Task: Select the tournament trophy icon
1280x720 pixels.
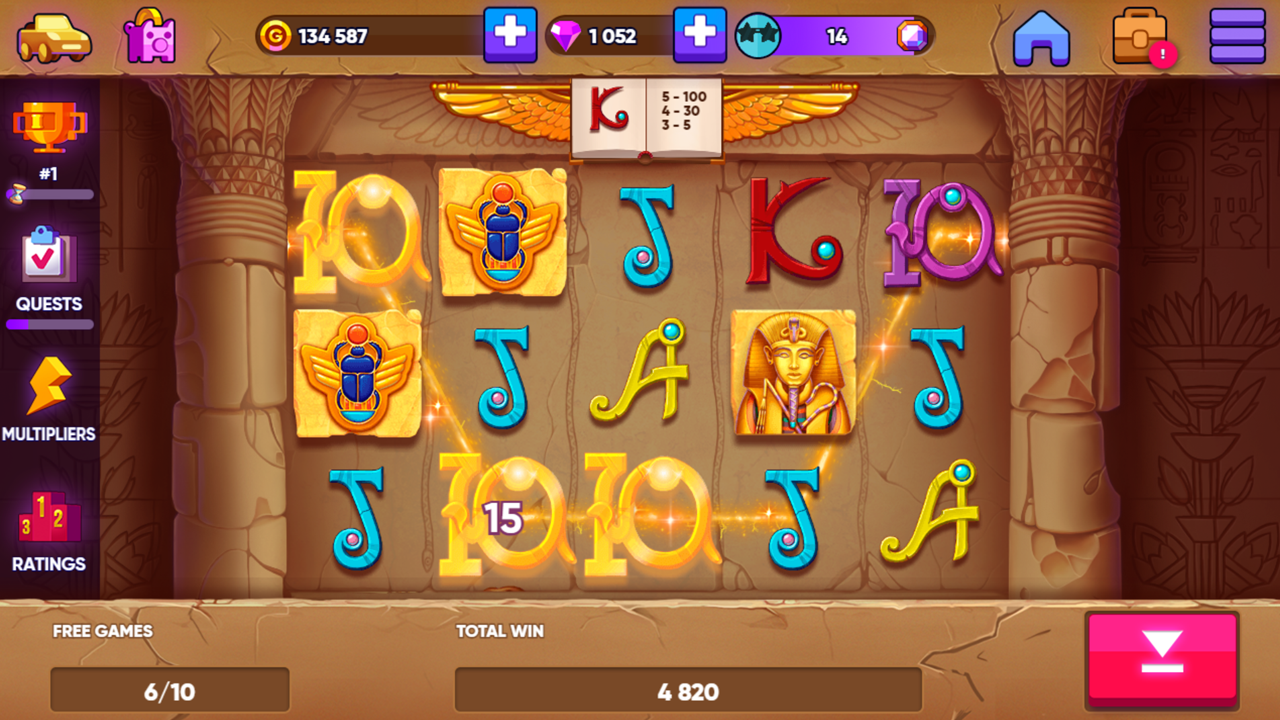Action: (51, 125)
